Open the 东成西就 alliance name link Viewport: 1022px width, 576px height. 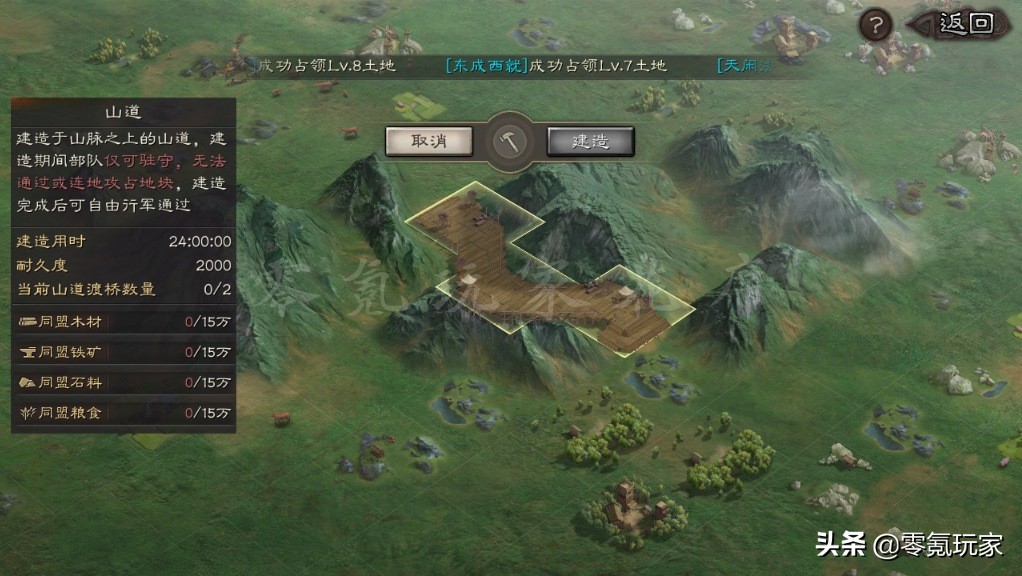[x=485, y=66]
